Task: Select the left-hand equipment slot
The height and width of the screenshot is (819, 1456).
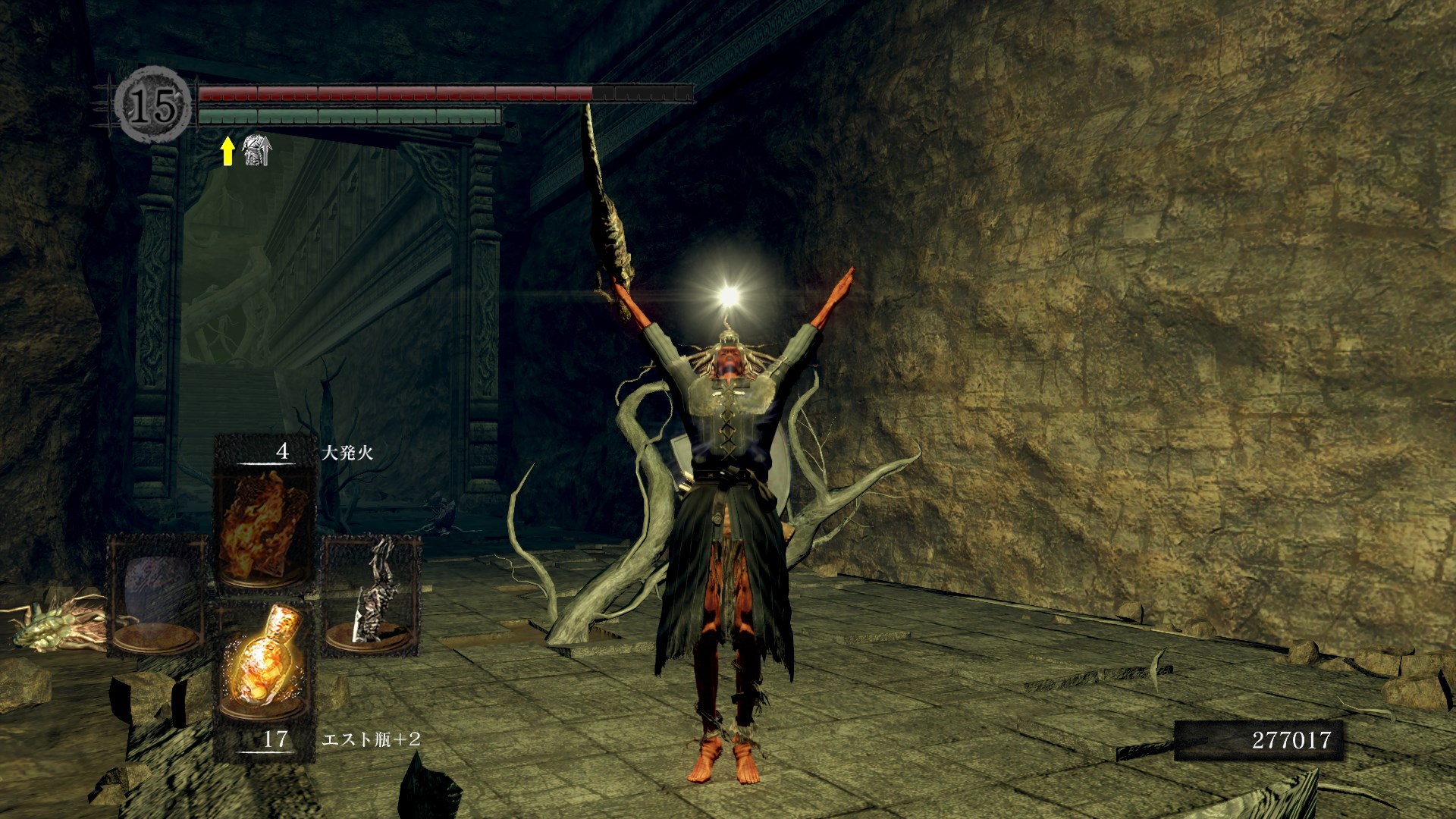Action: coord(157,595)
